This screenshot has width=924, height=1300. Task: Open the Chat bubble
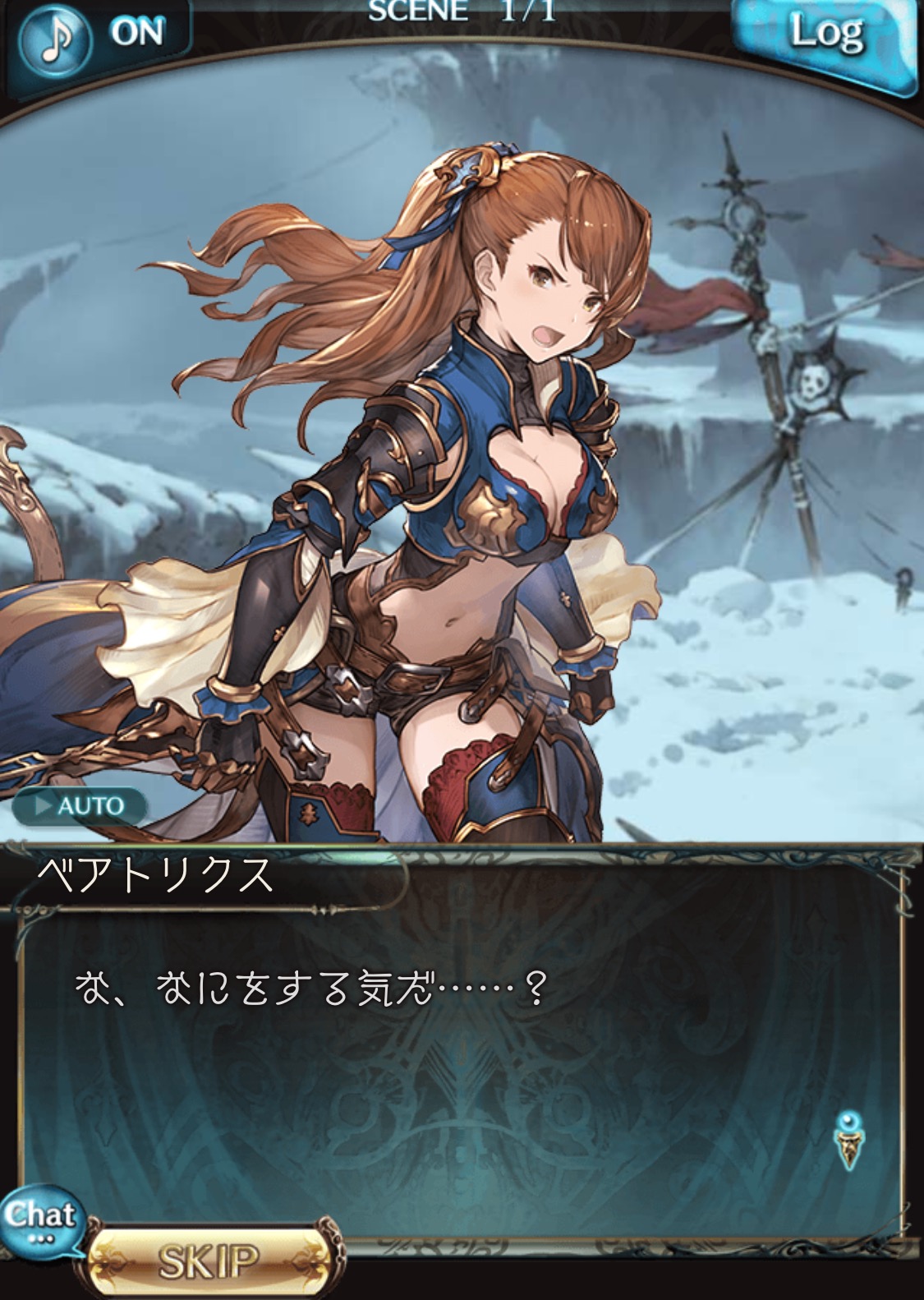39,1219
